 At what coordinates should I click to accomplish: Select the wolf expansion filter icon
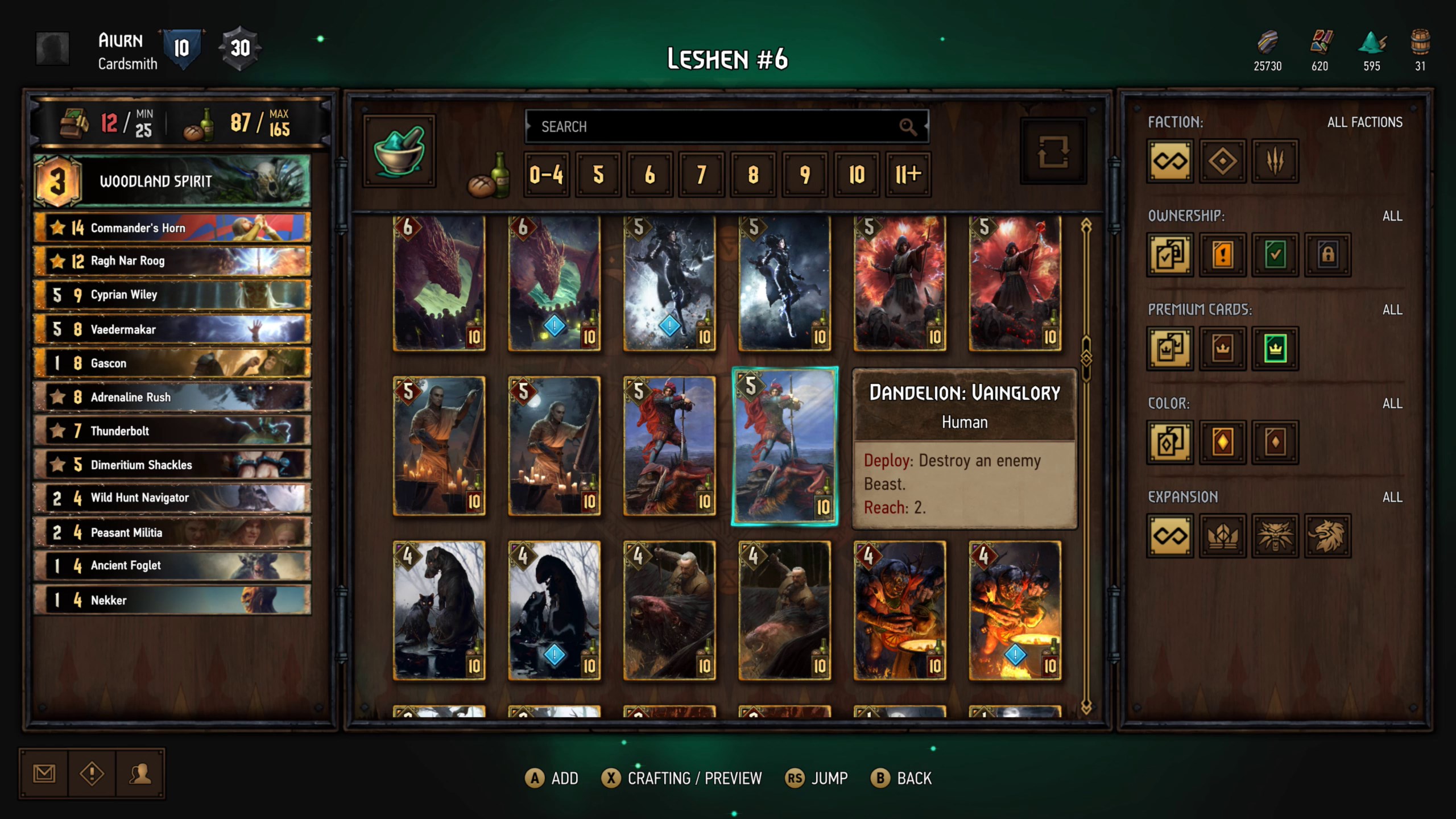[1275, 535]
